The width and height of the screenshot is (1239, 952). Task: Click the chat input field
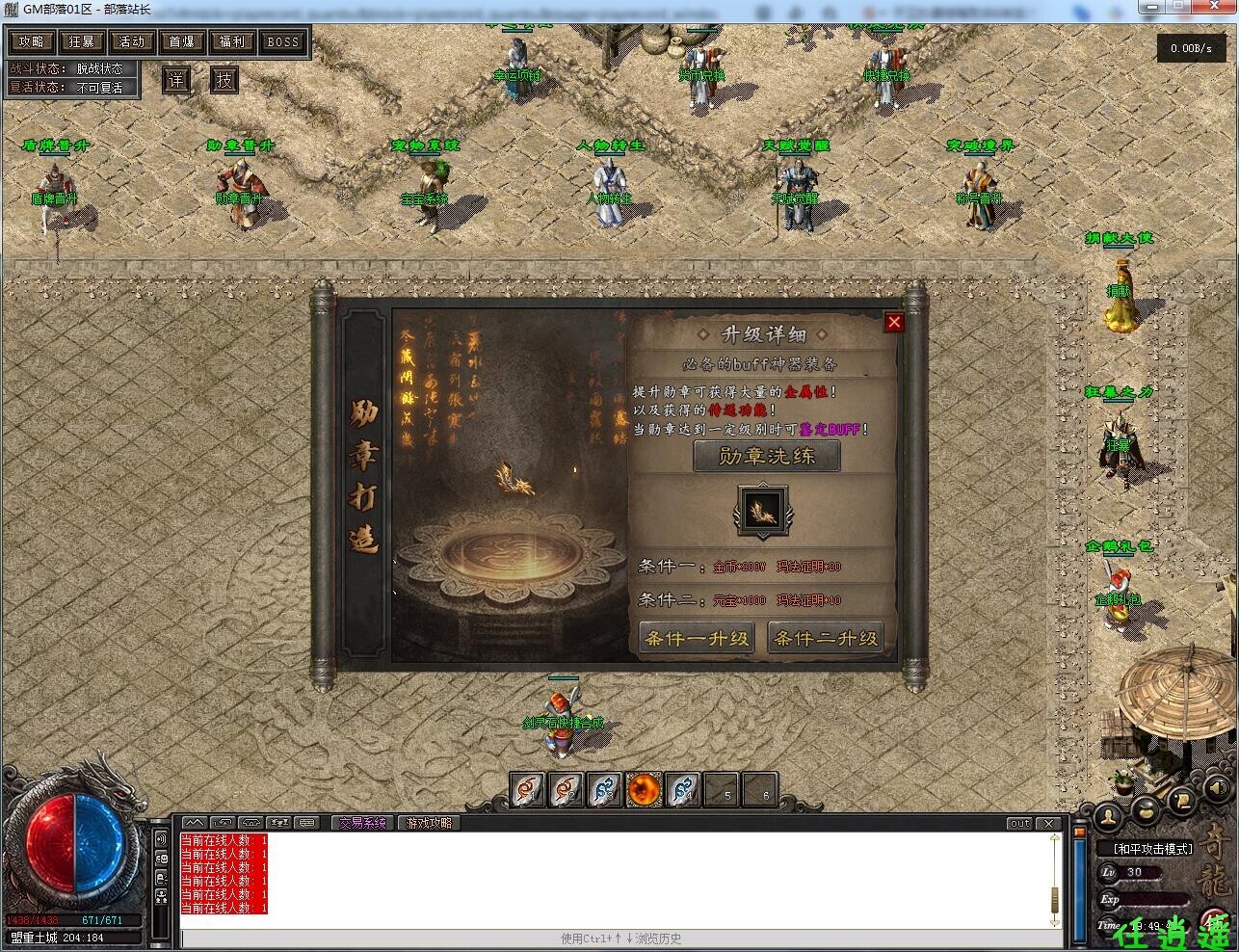pos(617,939)
